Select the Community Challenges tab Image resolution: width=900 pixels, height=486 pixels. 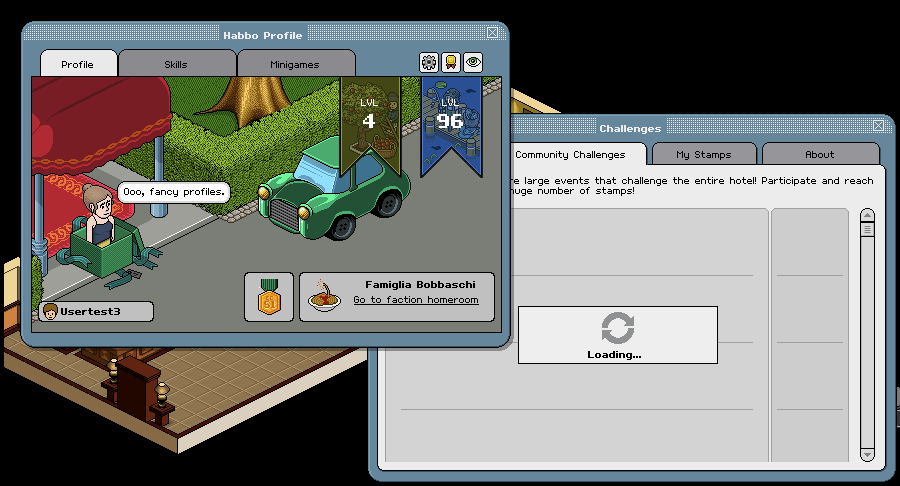[x=570, y=155]
